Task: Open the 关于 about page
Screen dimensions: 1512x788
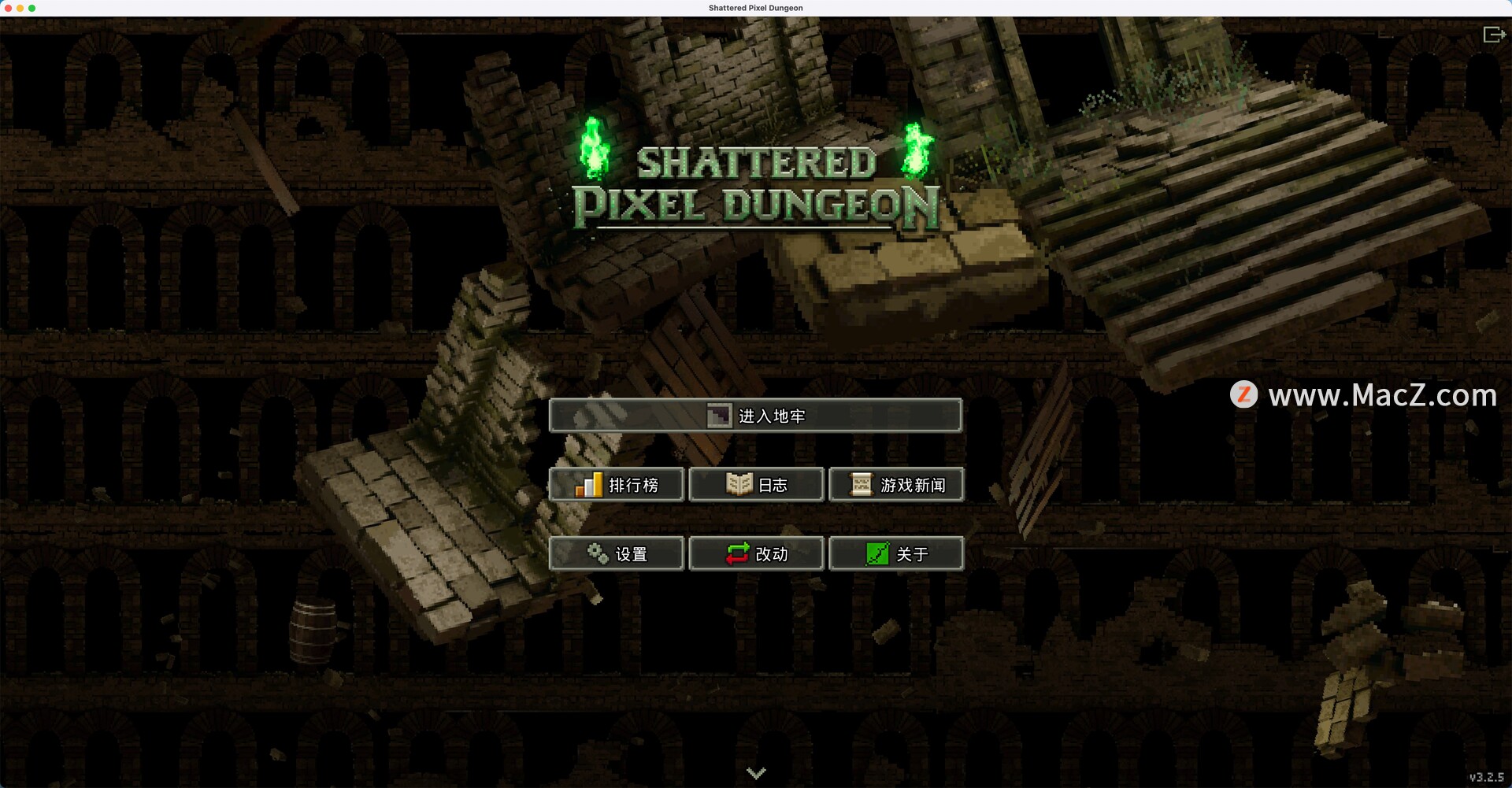Action: coord(896,554)
